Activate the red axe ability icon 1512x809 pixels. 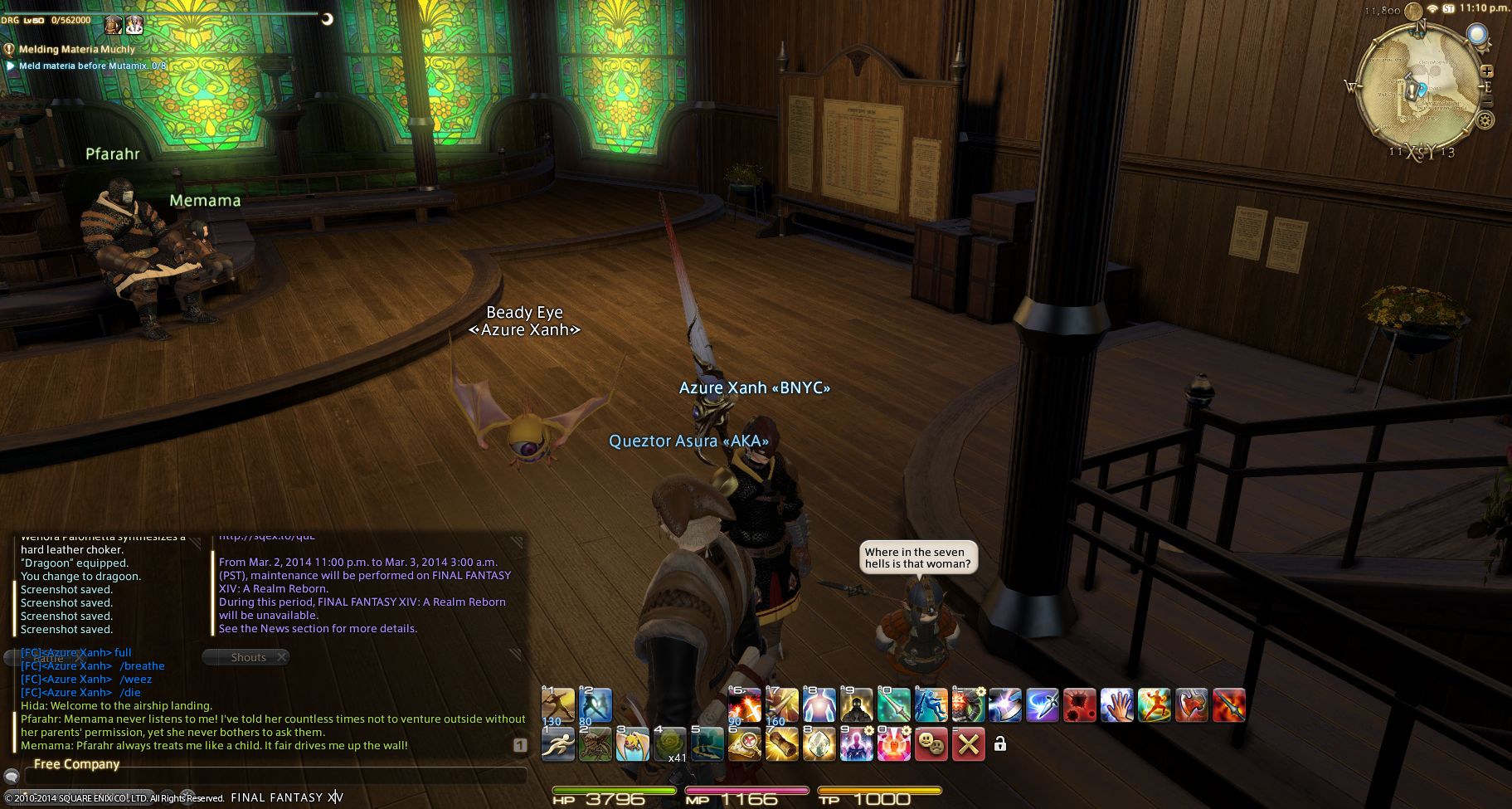[x=1191, y=705]
